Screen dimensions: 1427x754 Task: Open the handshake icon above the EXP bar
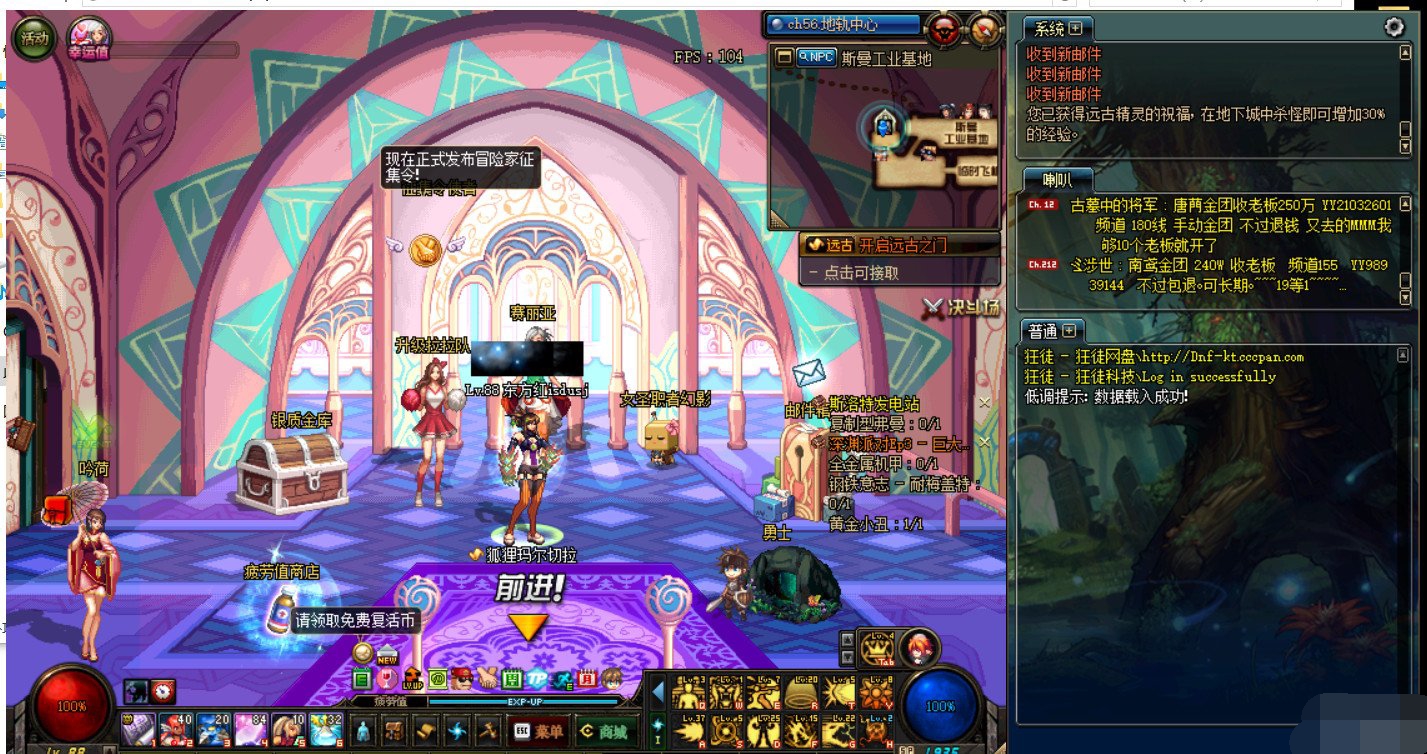pos(487,679)
